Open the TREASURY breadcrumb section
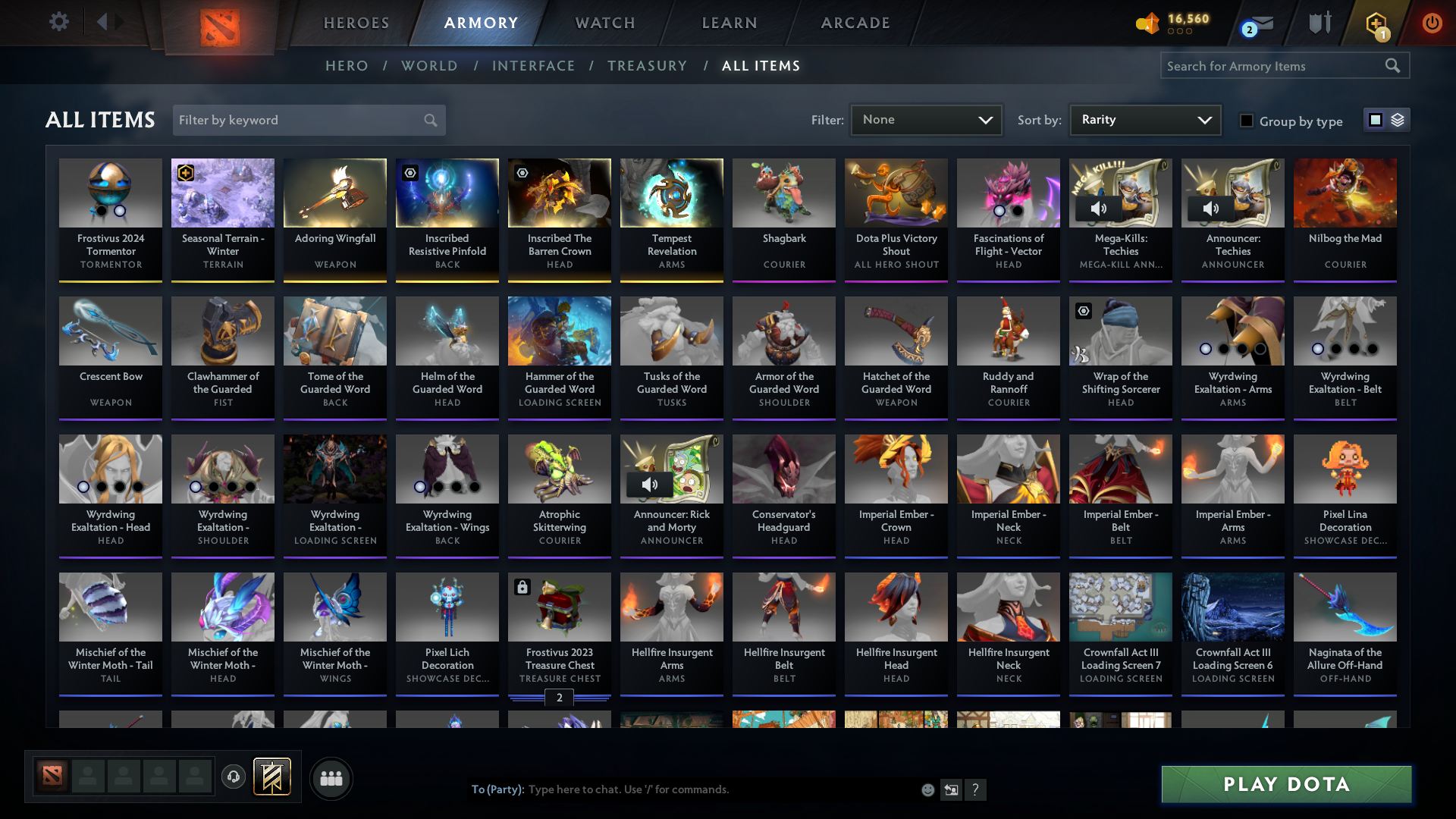Viewport: 1456px width, 819px height. 647,66
